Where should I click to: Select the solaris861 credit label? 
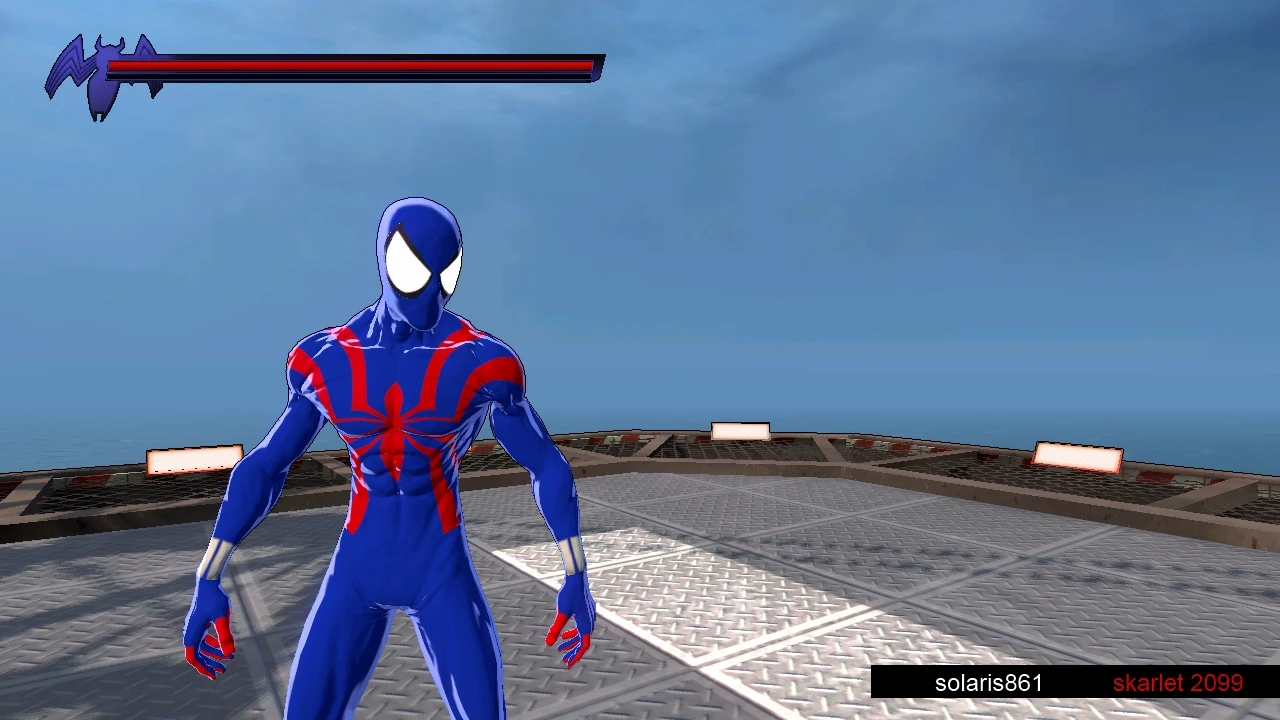click(x=988, y=683)
